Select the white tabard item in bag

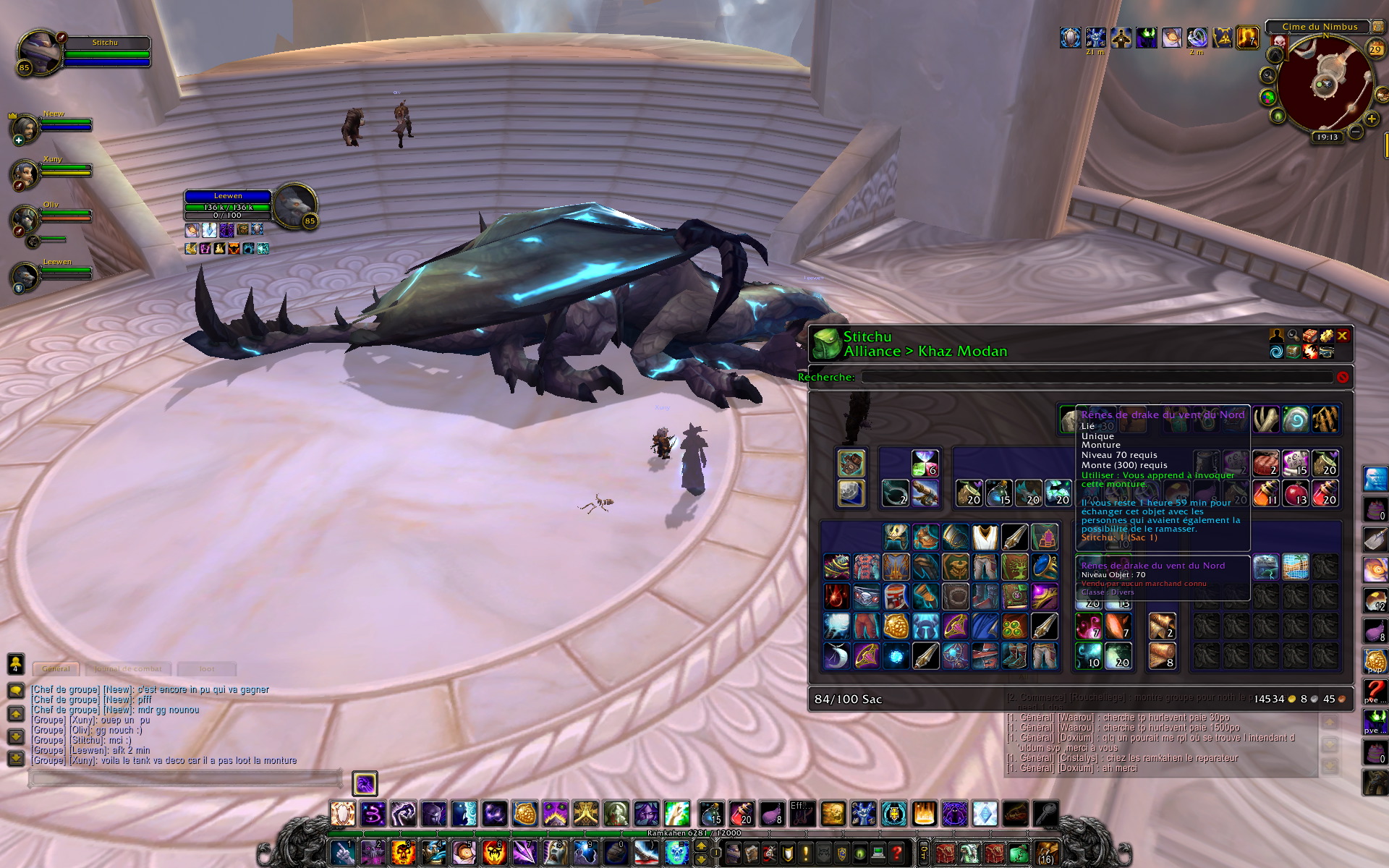[985, 537]
